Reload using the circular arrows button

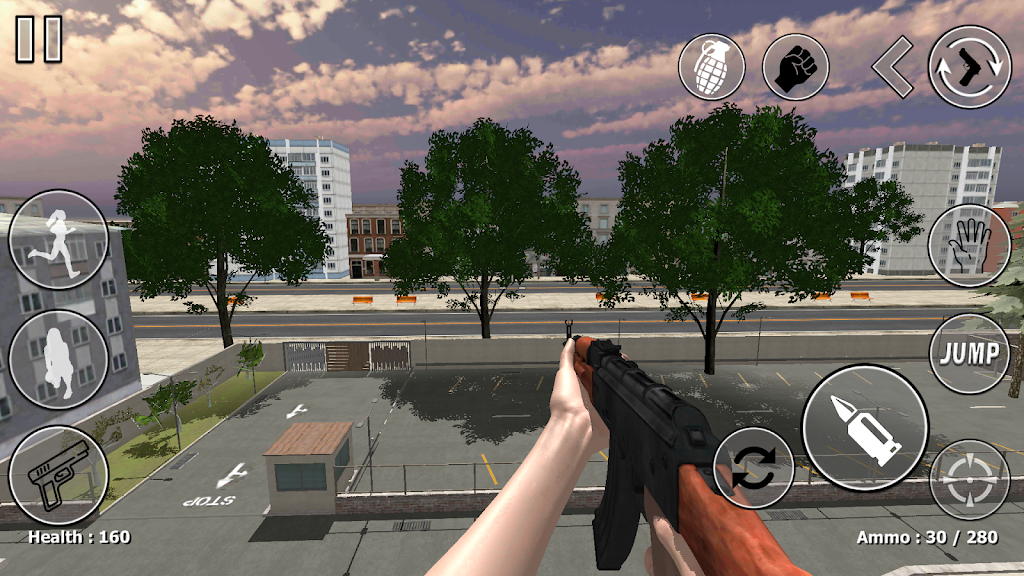click(754, 468)
